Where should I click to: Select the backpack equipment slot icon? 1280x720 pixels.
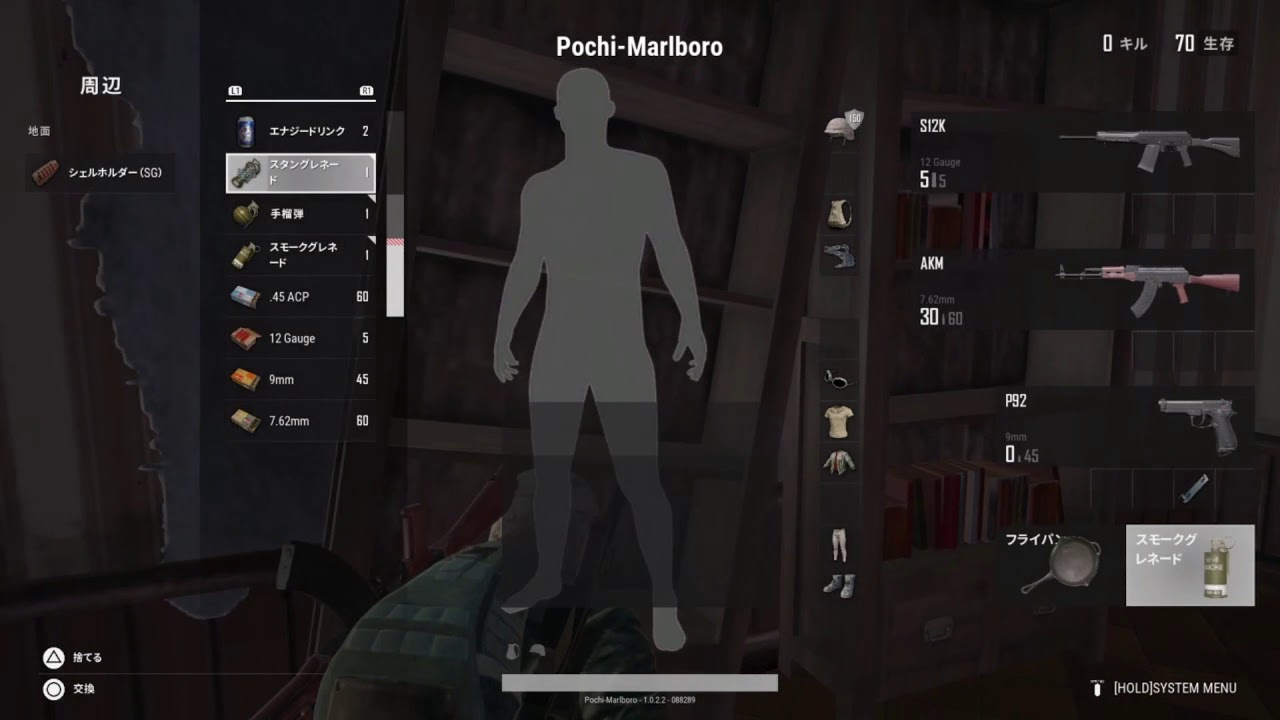838,213
